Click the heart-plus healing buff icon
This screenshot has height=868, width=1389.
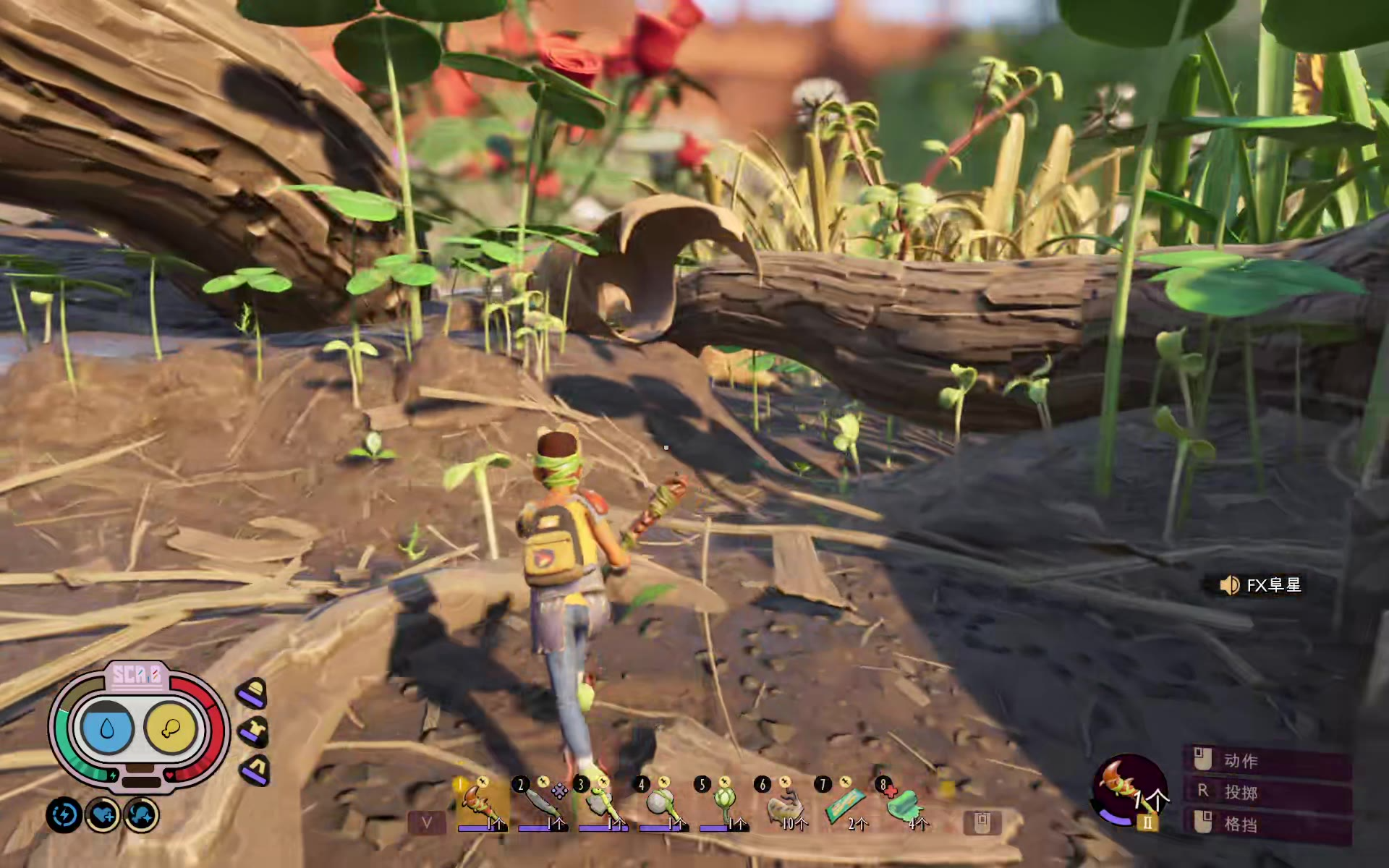click(103, 815)
